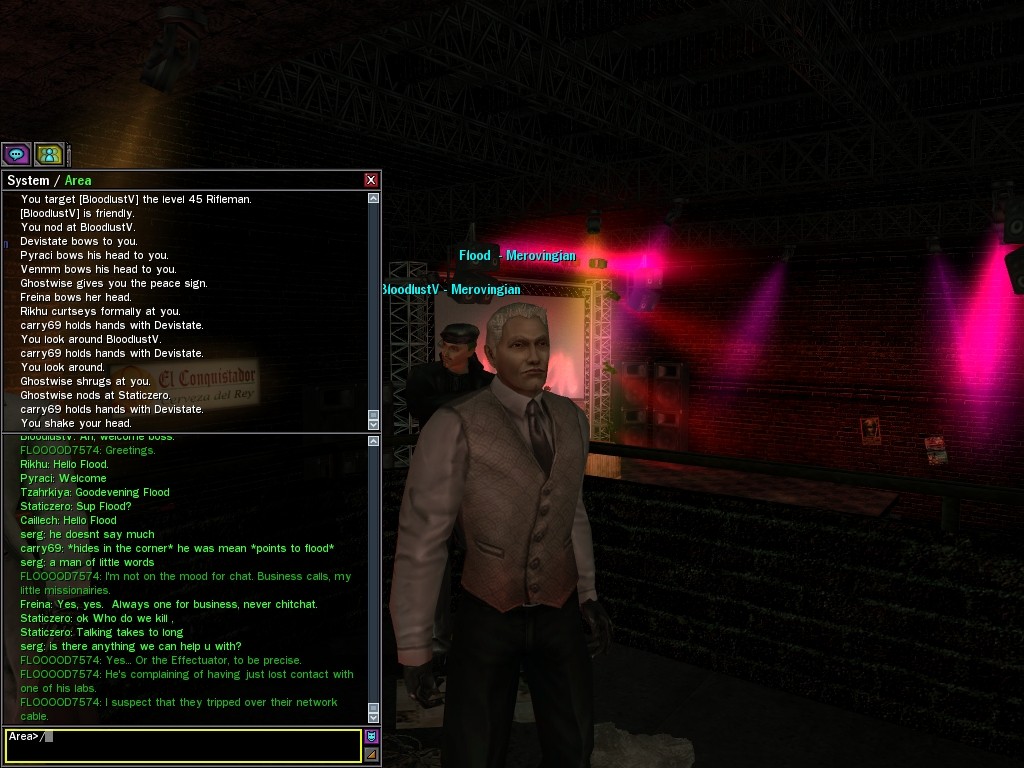
Task: Click the system log scroll-down arrow
Action: pos(374,425)
